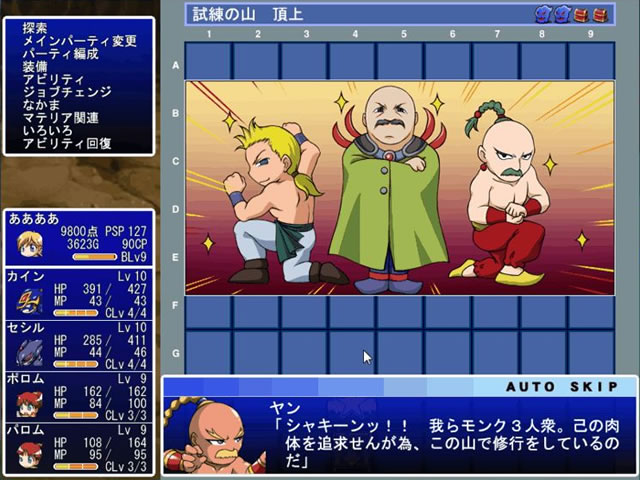Image resolution: width=640 pixels, height=480 pixels.
Task: Select party member パロム's status panel
Action: [x=79, y=446]
